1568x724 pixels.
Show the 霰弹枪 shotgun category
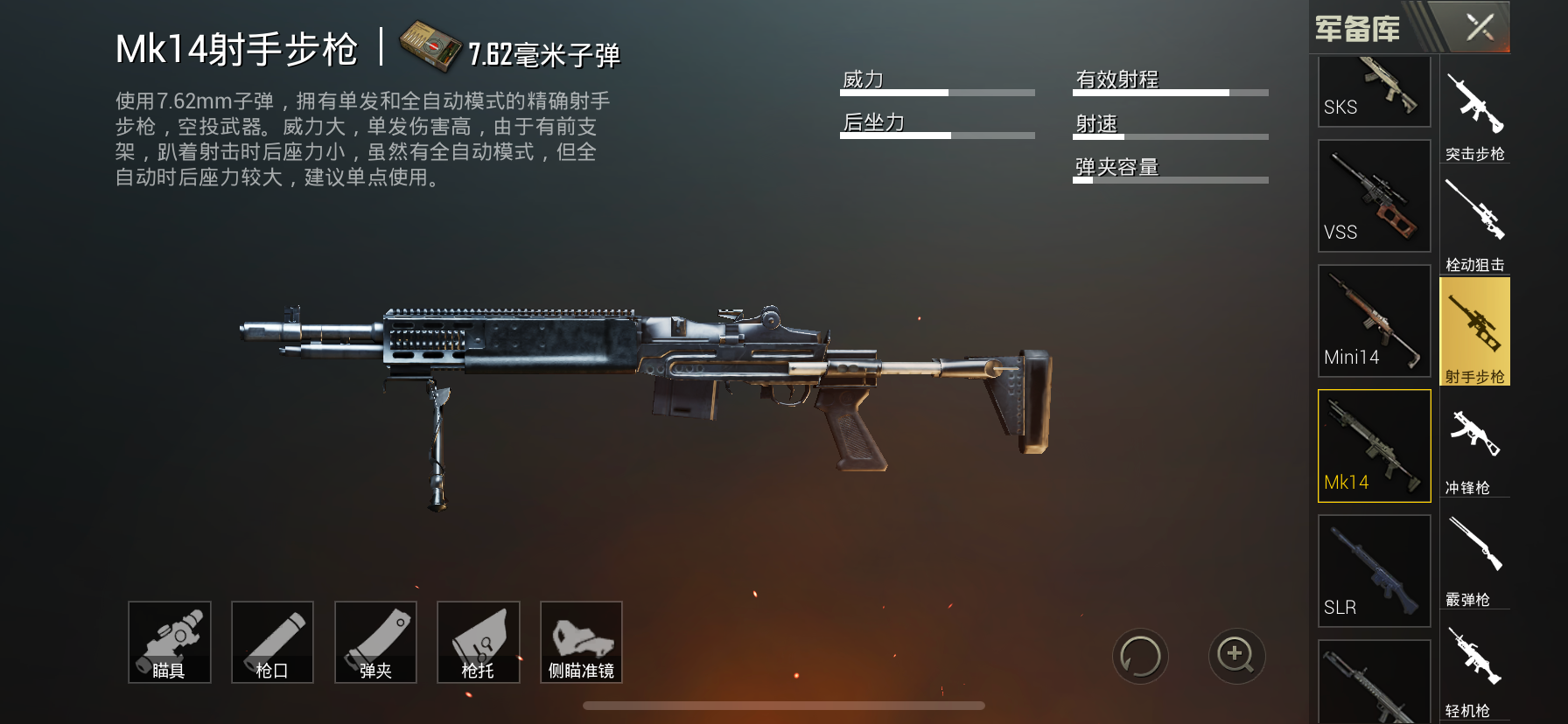1474,560
